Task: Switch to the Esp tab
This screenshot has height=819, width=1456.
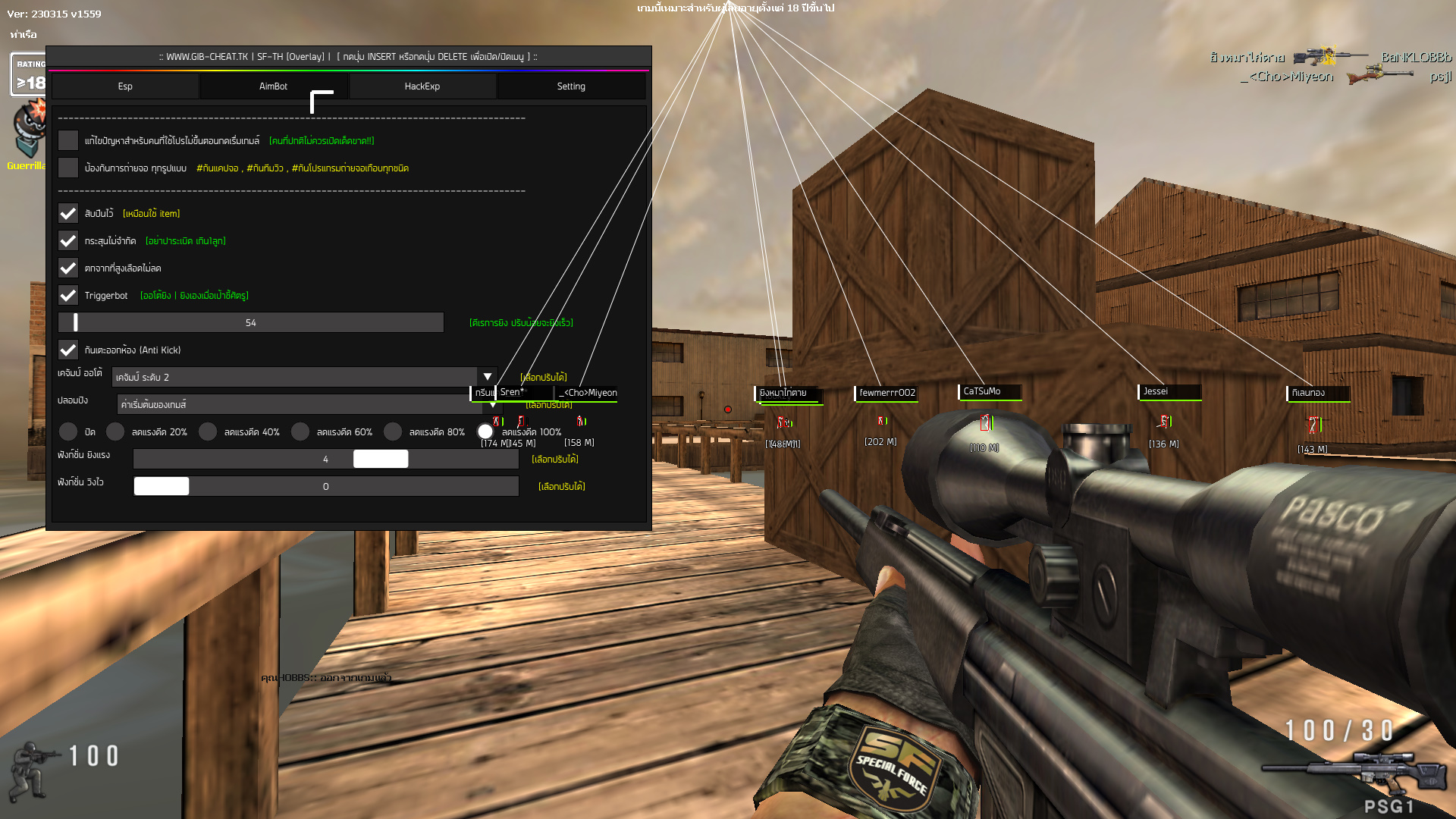Action: pyautogui.click(x=124, y=86)
